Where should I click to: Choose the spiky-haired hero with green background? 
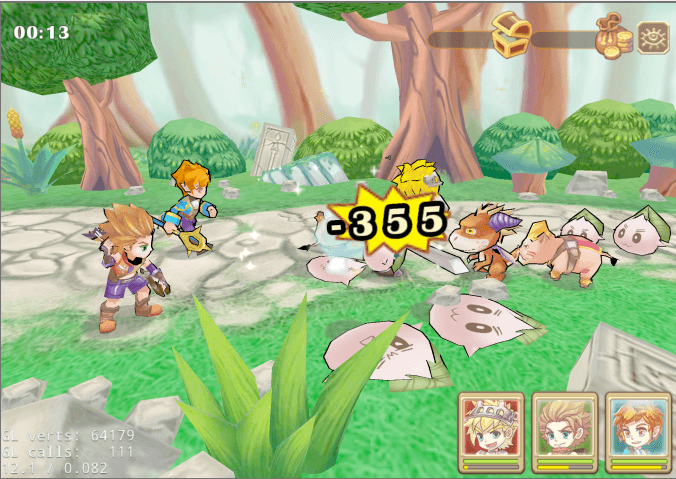pyautogui.click(x=564, y=427)
